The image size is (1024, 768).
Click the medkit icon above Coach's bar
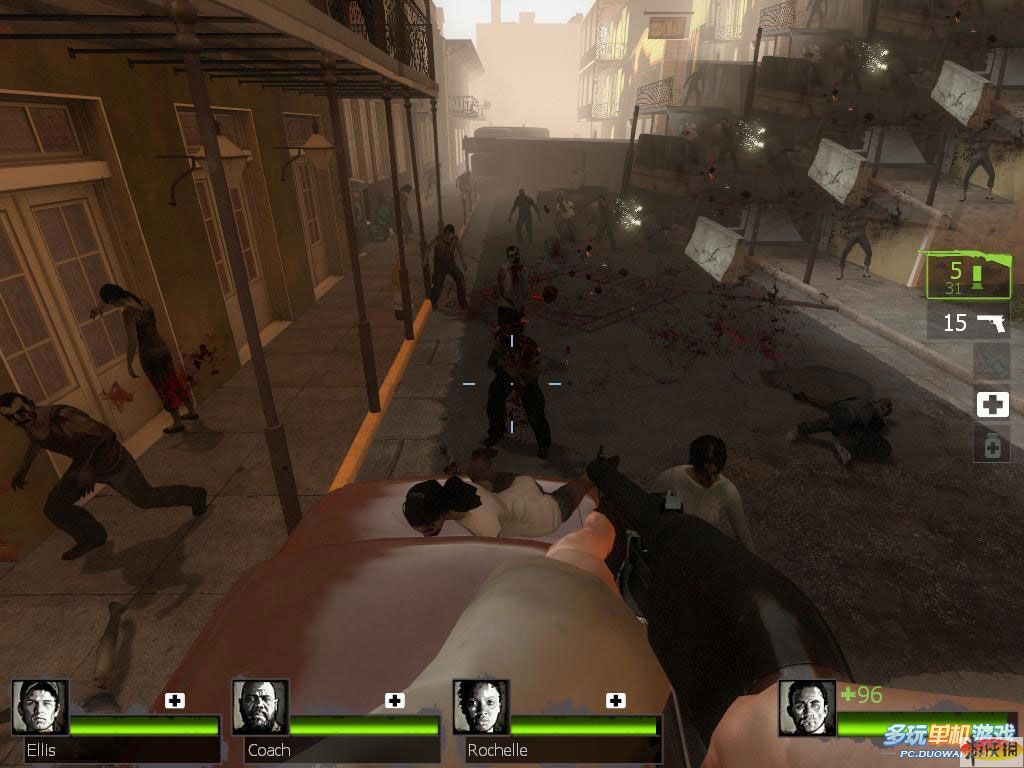pyautogui.click(x=395, y=700)
